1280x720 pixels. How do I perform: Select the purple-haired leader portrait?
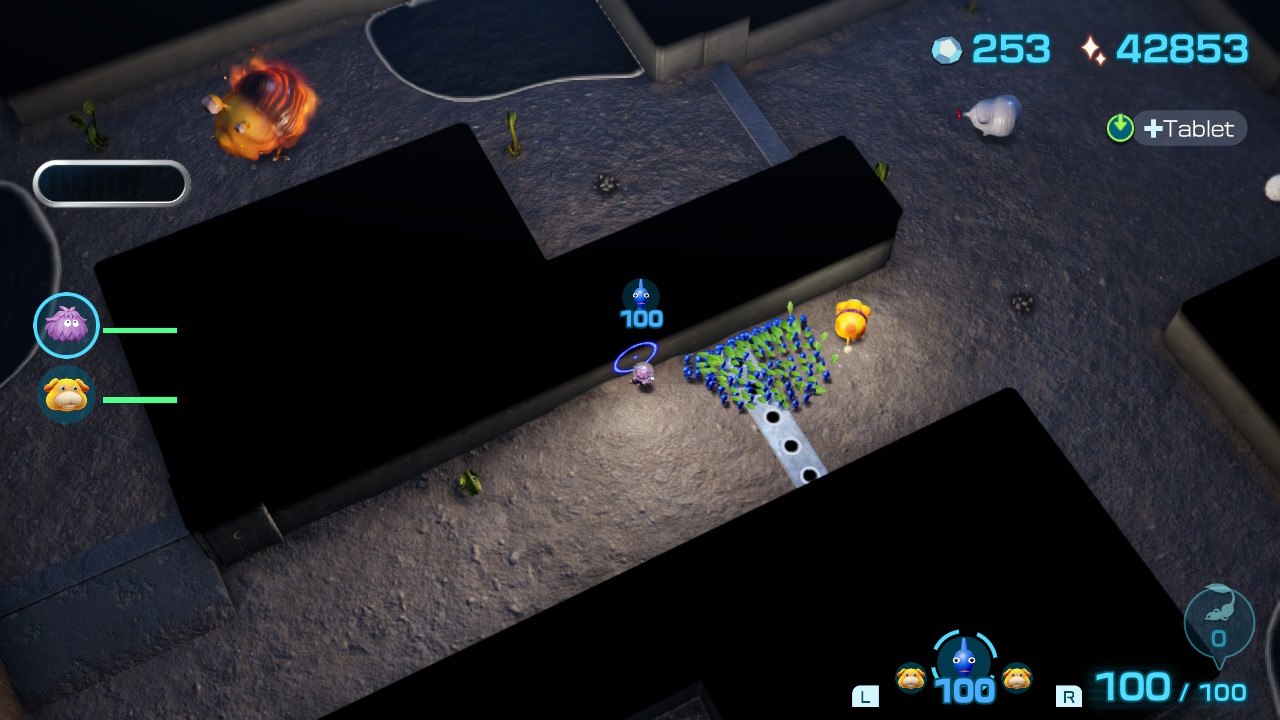(67, 325)
